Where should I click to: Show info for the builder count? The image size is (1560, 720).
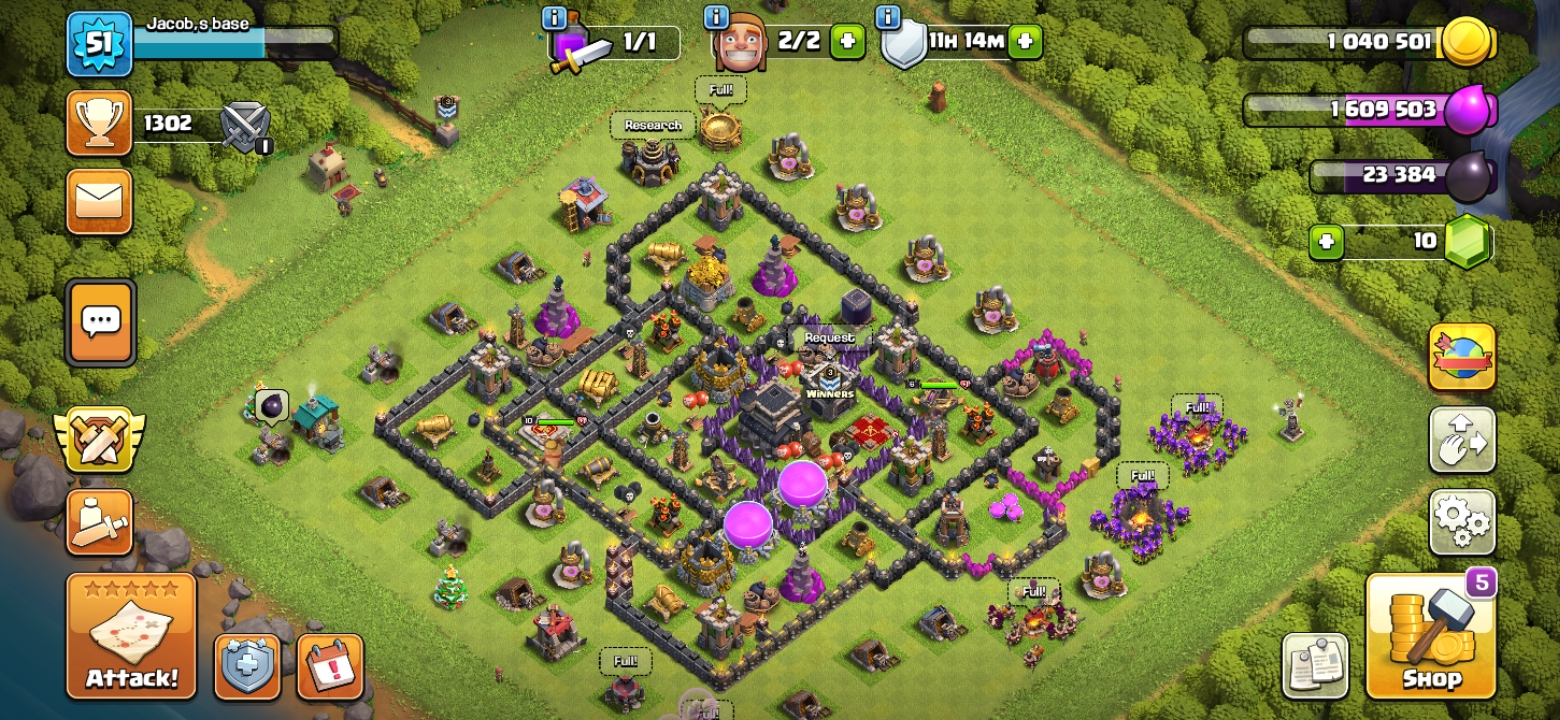pos(716,17)
